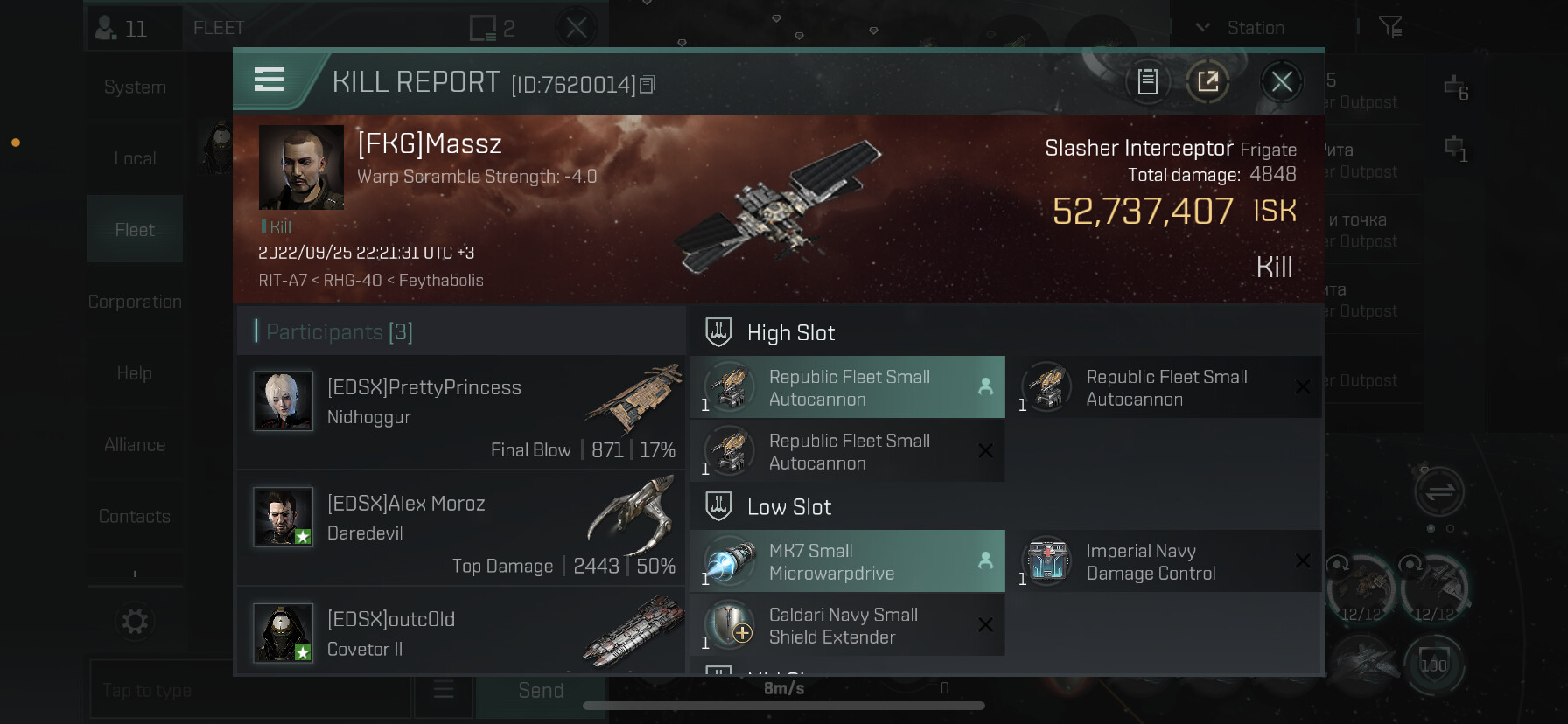This screenshot has width=1568, height=724.
Task: Switch to the Corporation chat tab
Action: pos(135,302)
